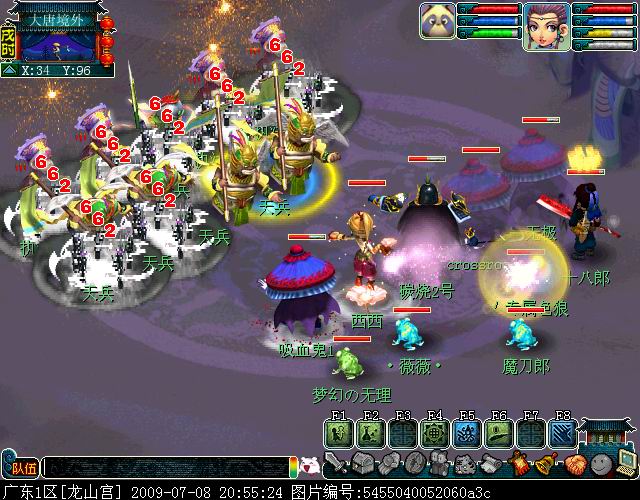Click the panda pet portrait
This screenshot has height=500, width=640.
point(438,21)
